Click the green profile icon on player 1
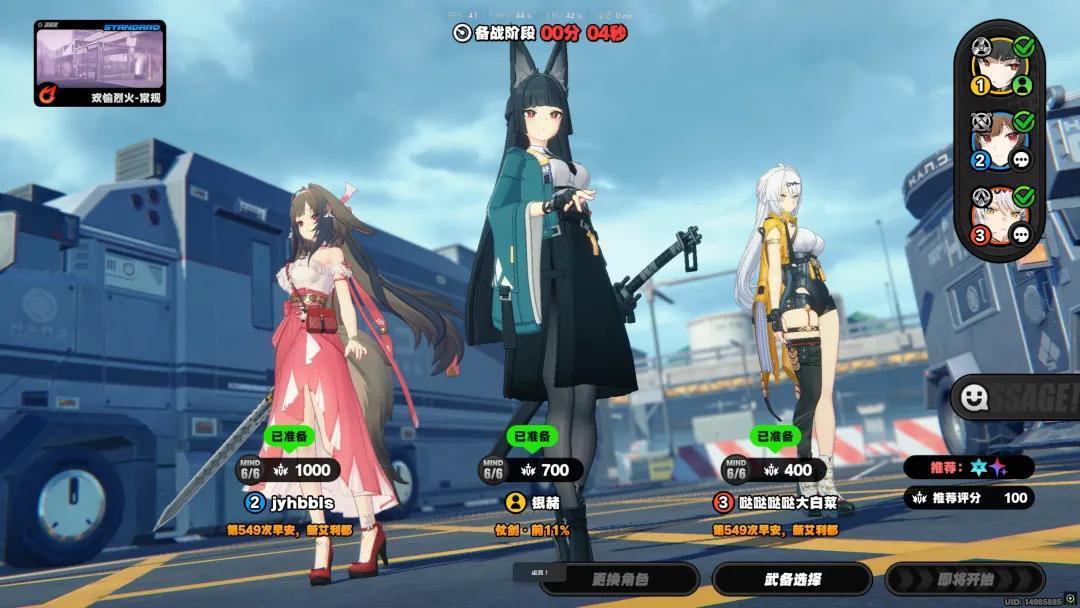1080x608 pixels. 1022,85
